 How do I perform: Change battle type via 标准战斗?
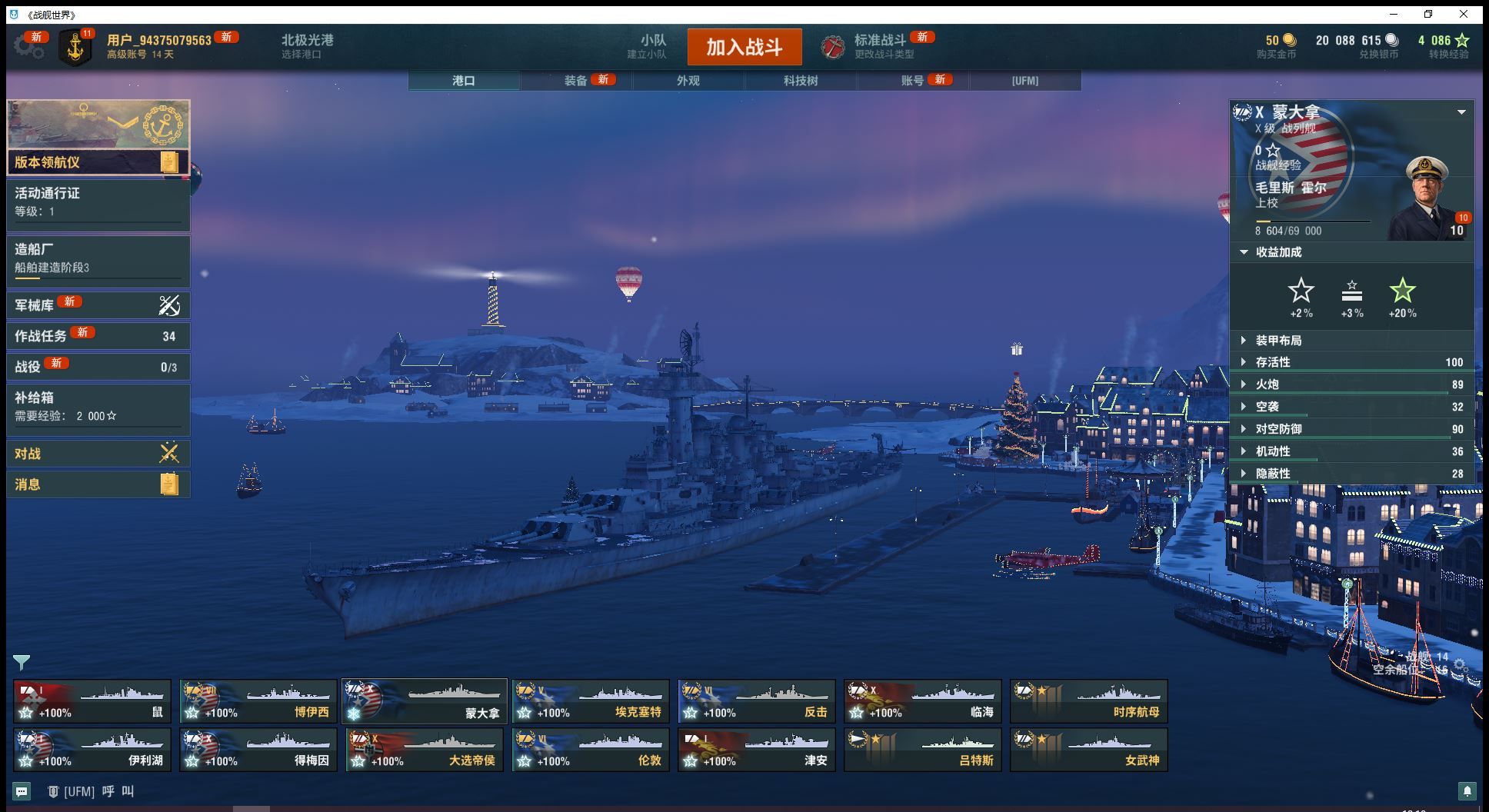tap(880, 46)
